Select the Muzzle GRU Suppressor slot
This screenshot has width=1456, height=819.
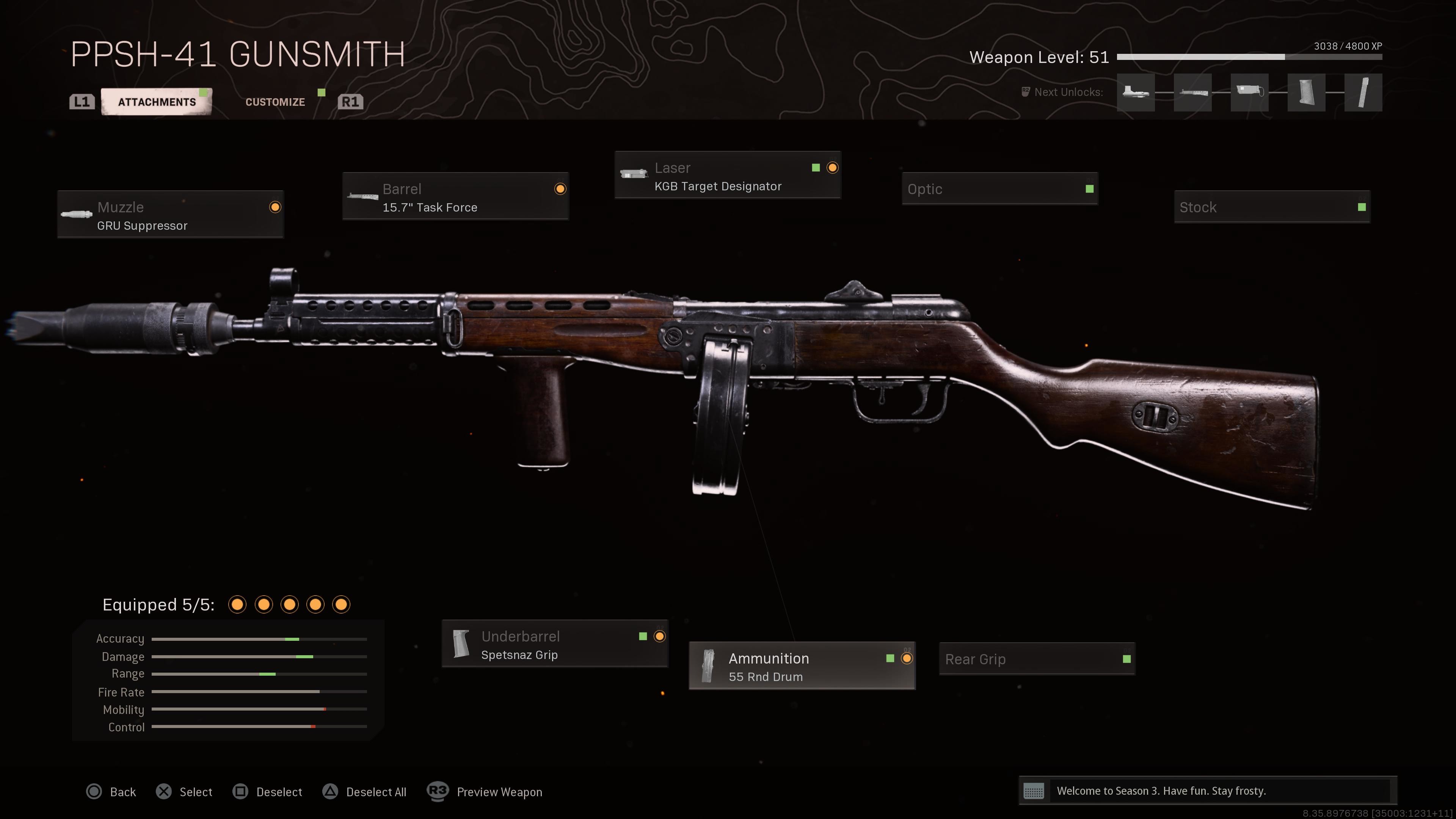pyautogui.click(x=170, y=215)
